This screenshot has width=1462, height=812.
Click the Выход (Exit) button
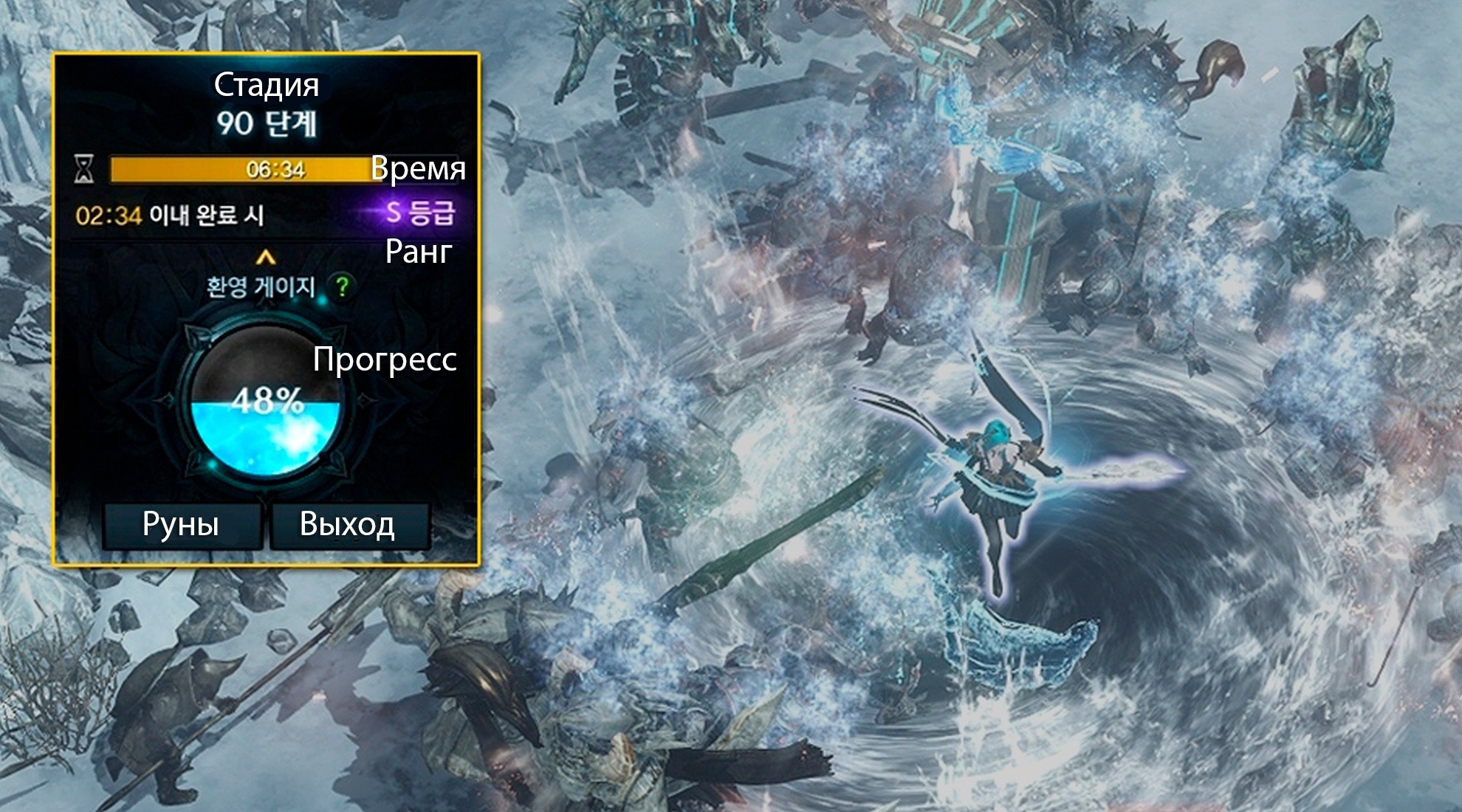(349, 525)
